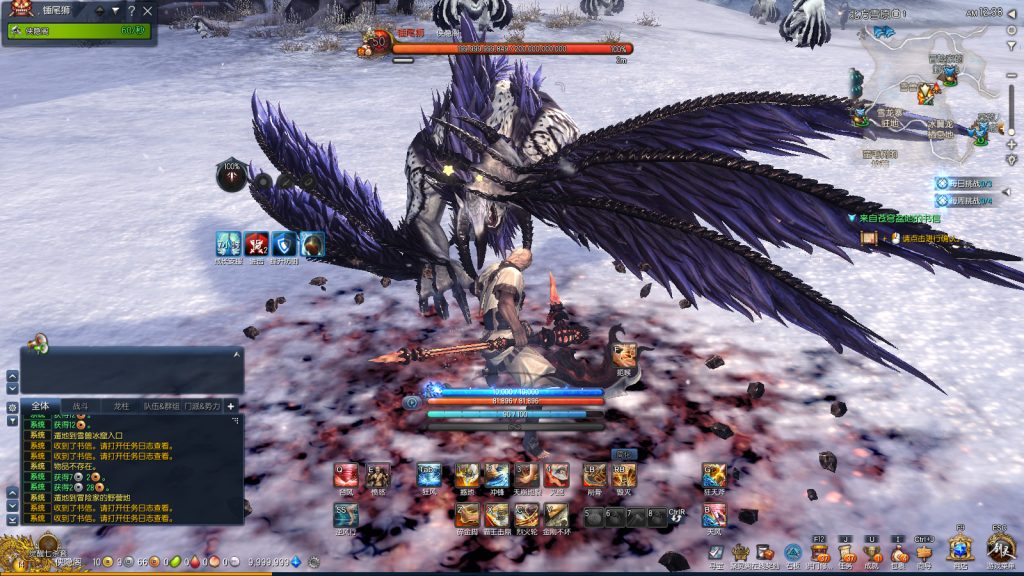The height and width of the screenshot is (576, 1024).
Task: Open the 游戏菜单 game menu
Action: [1000, 548]
